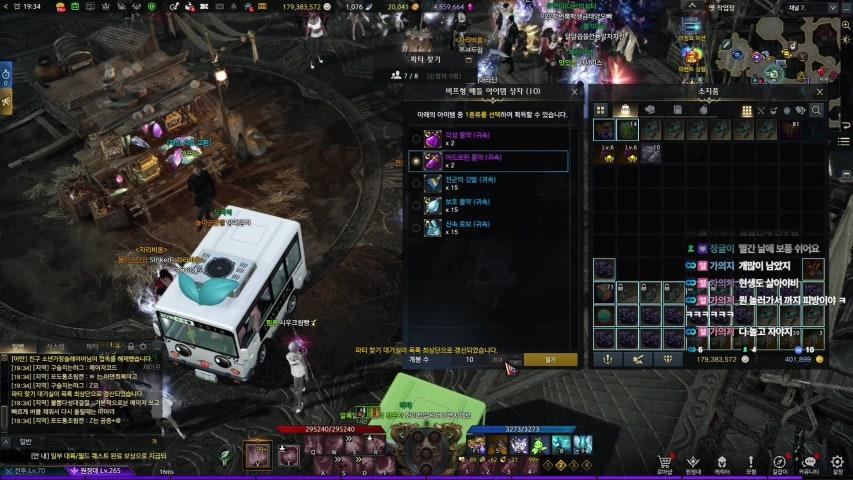The width and height of the screenshot is (853, 480).
Task: Open 설정 settings from bottom menu
Action: pos(837,463)
